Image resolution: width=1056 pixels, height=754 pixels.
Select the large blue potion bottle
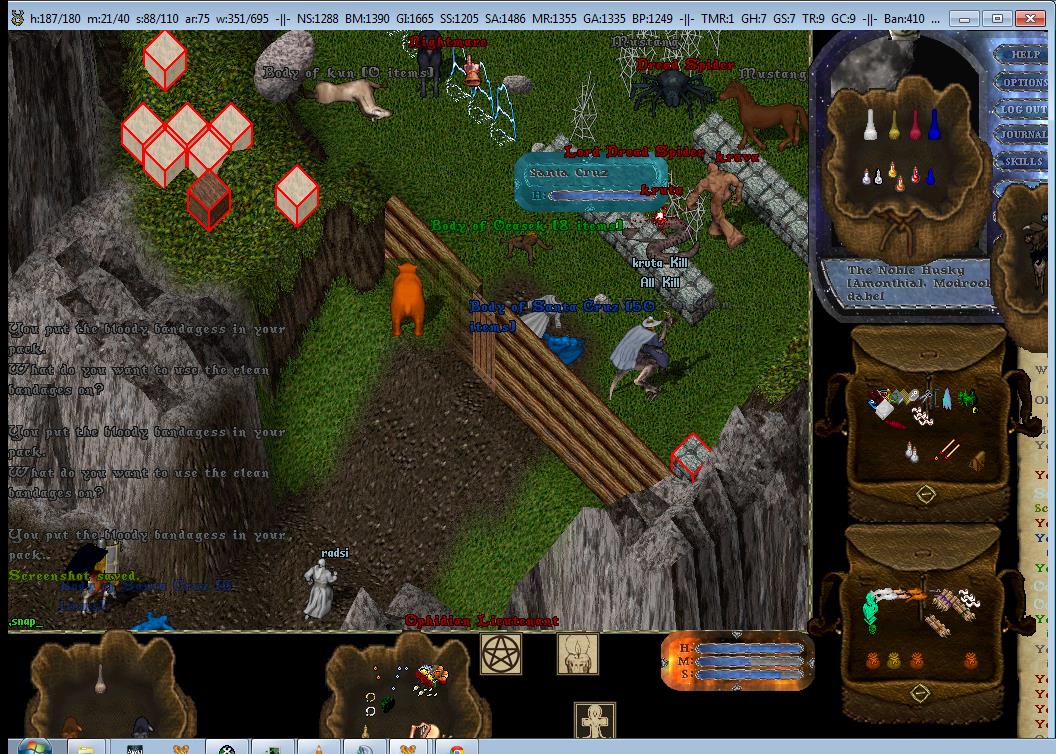pyautogui.click(x=934, y=126)
